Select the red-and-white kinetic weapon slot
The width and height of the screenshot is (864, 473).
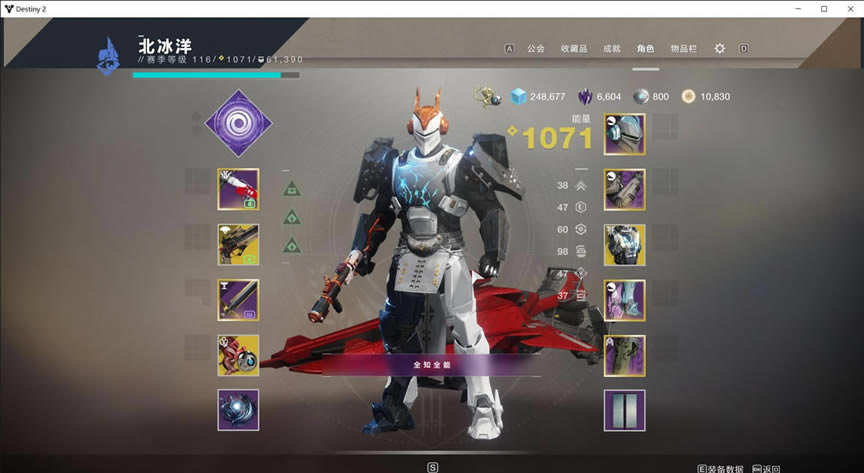238,189
